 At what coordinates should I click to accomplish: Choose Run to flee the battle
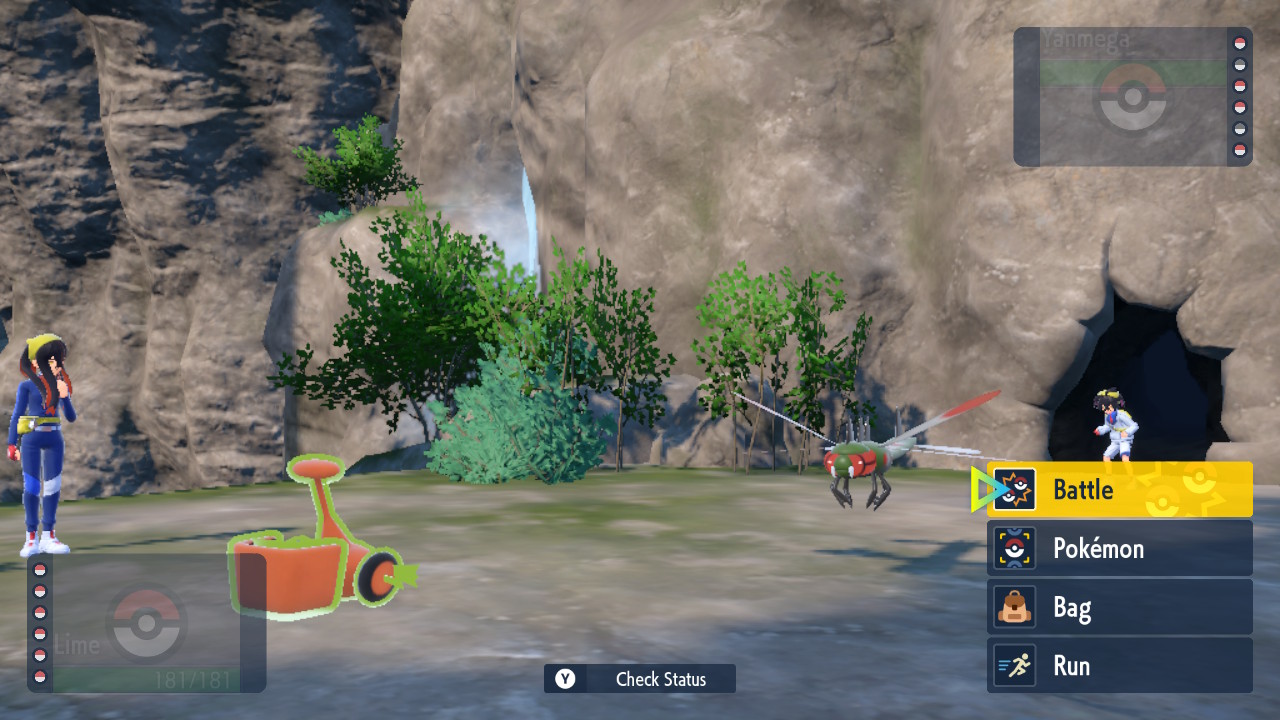[x=1120, y=666]
